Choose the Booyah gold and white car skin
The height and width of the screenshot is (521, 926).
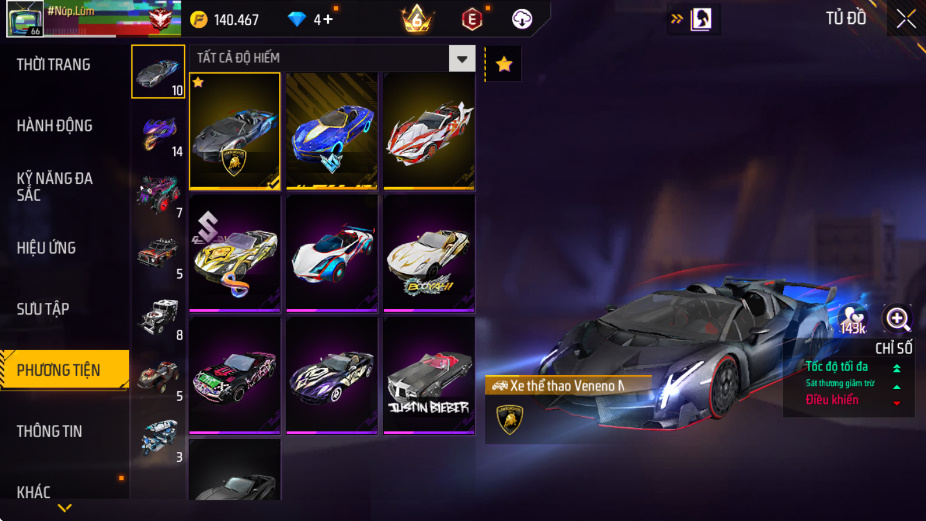pyautogui.click(x=429, y=252)
